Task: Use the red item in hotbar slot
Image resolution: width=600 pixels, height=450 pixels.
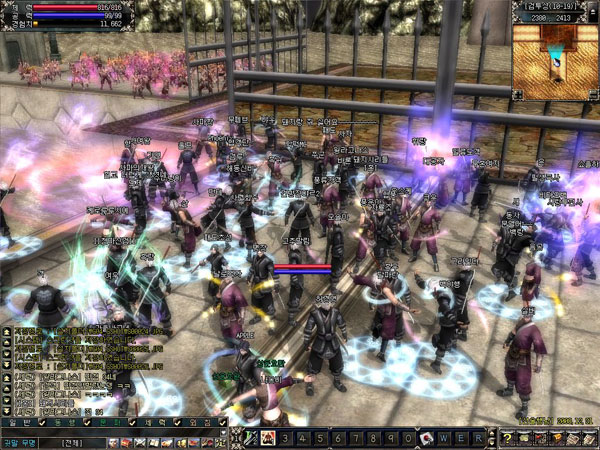Action: click(x=425, y=438)
